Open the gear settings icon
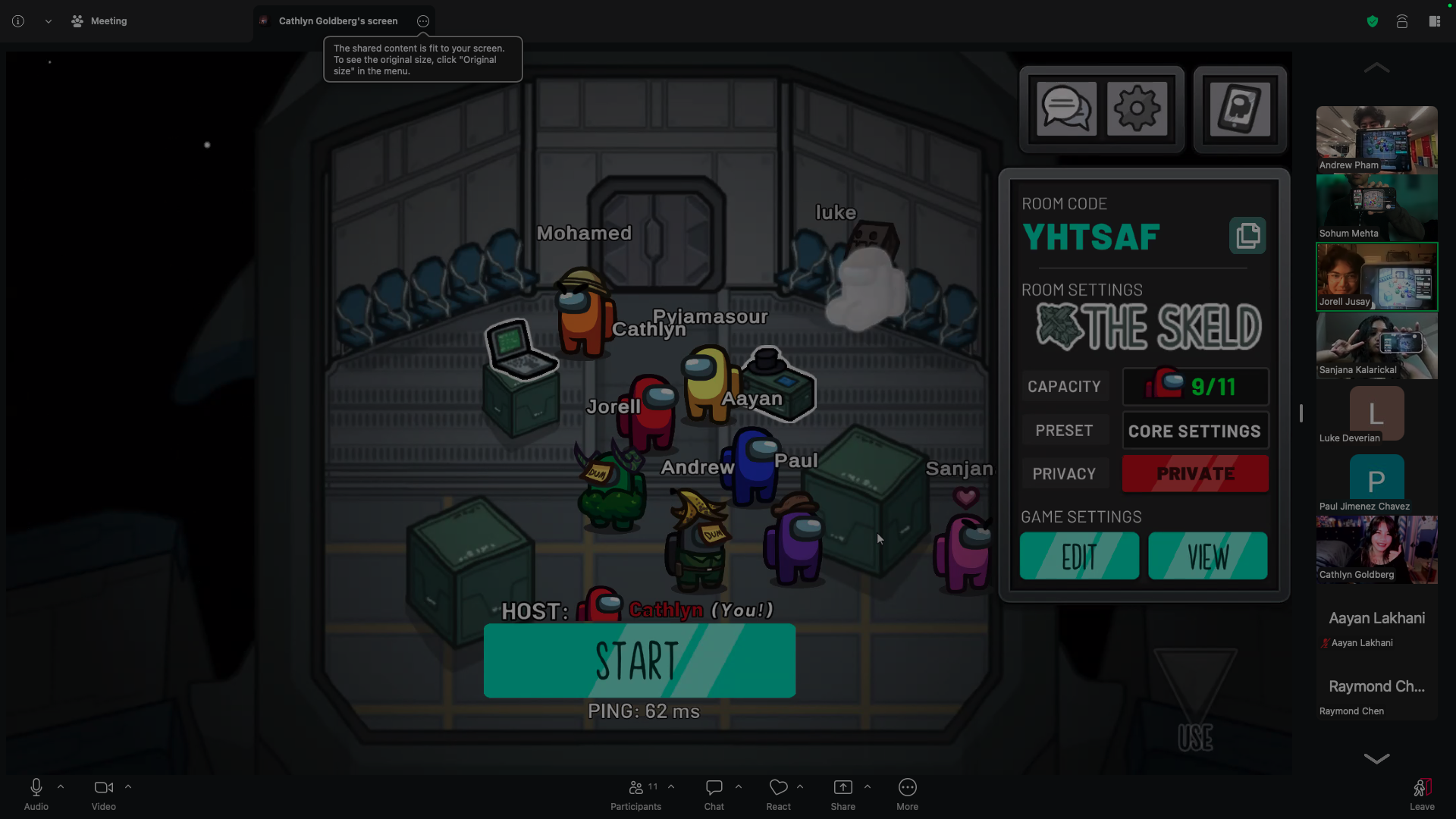Image resolution: width=1456 pixels, height=819 pixels. coord(1137,109)
